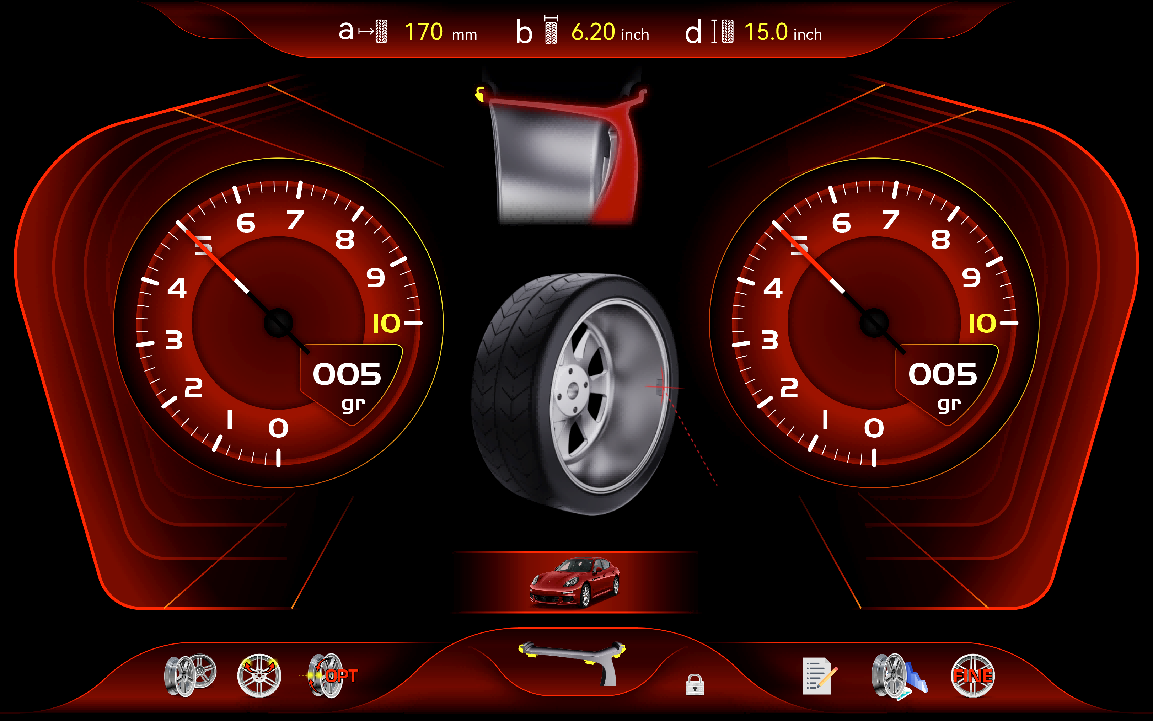Select the red sports car vehicle type
The width and height of the screenshot is (1153, 721).
574,582
